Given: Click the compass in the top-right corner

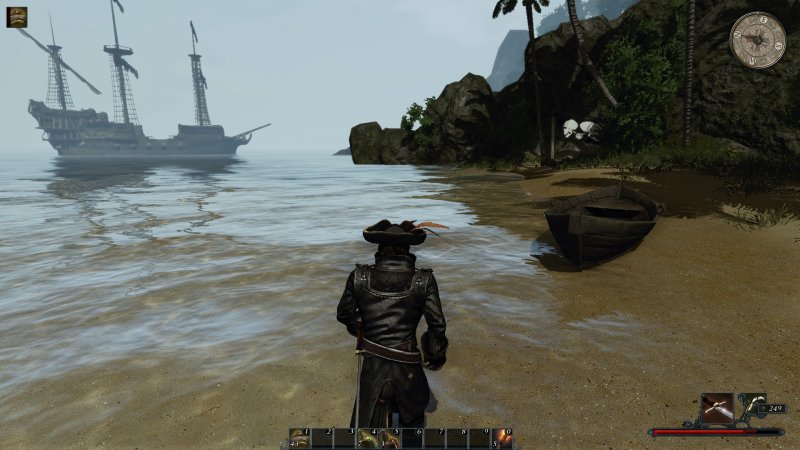Looking at the screenshot, I should pos(757,40).
